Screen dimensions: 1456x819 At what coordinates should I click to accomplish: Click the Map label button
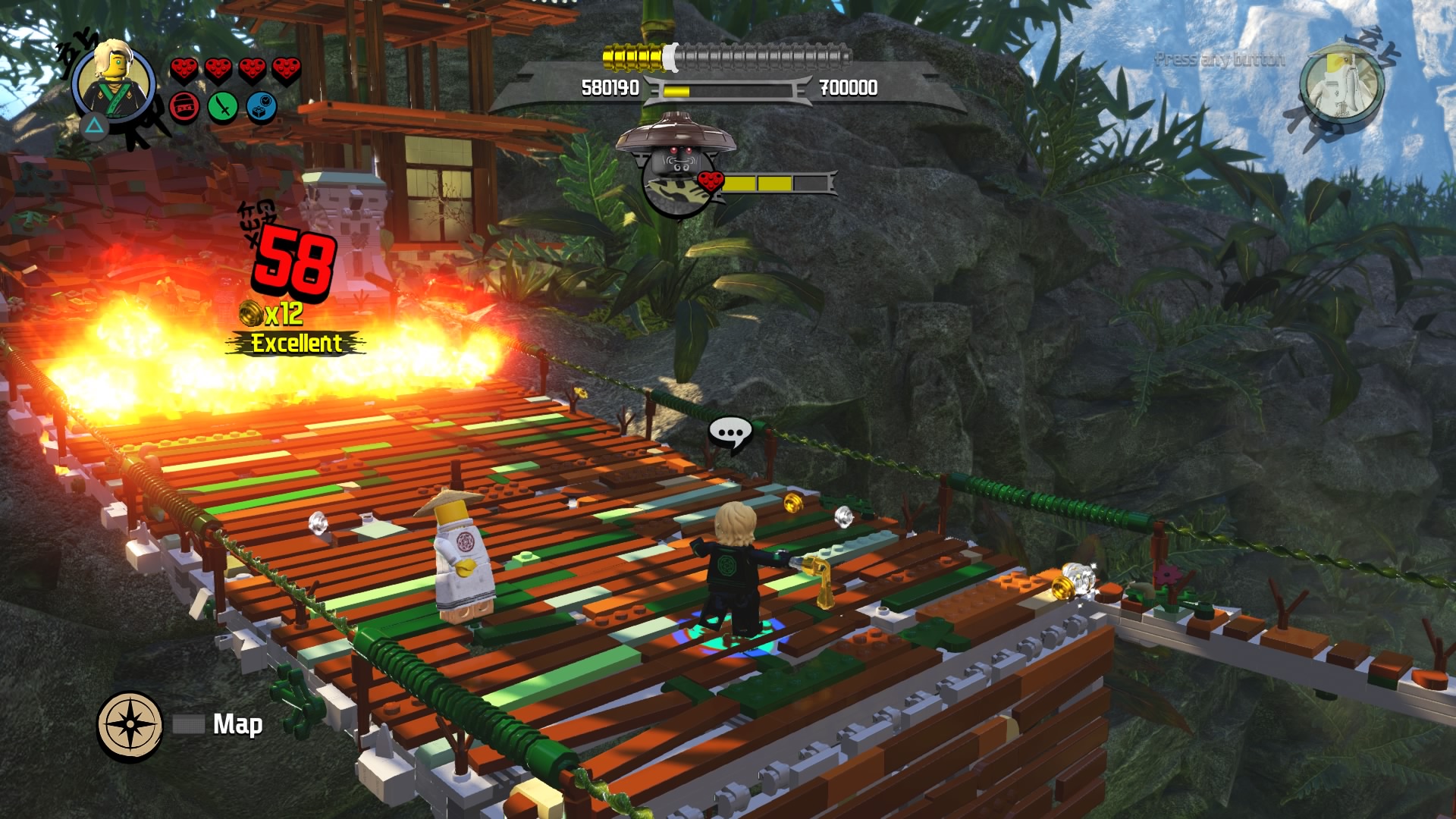(x=239, y=724)
